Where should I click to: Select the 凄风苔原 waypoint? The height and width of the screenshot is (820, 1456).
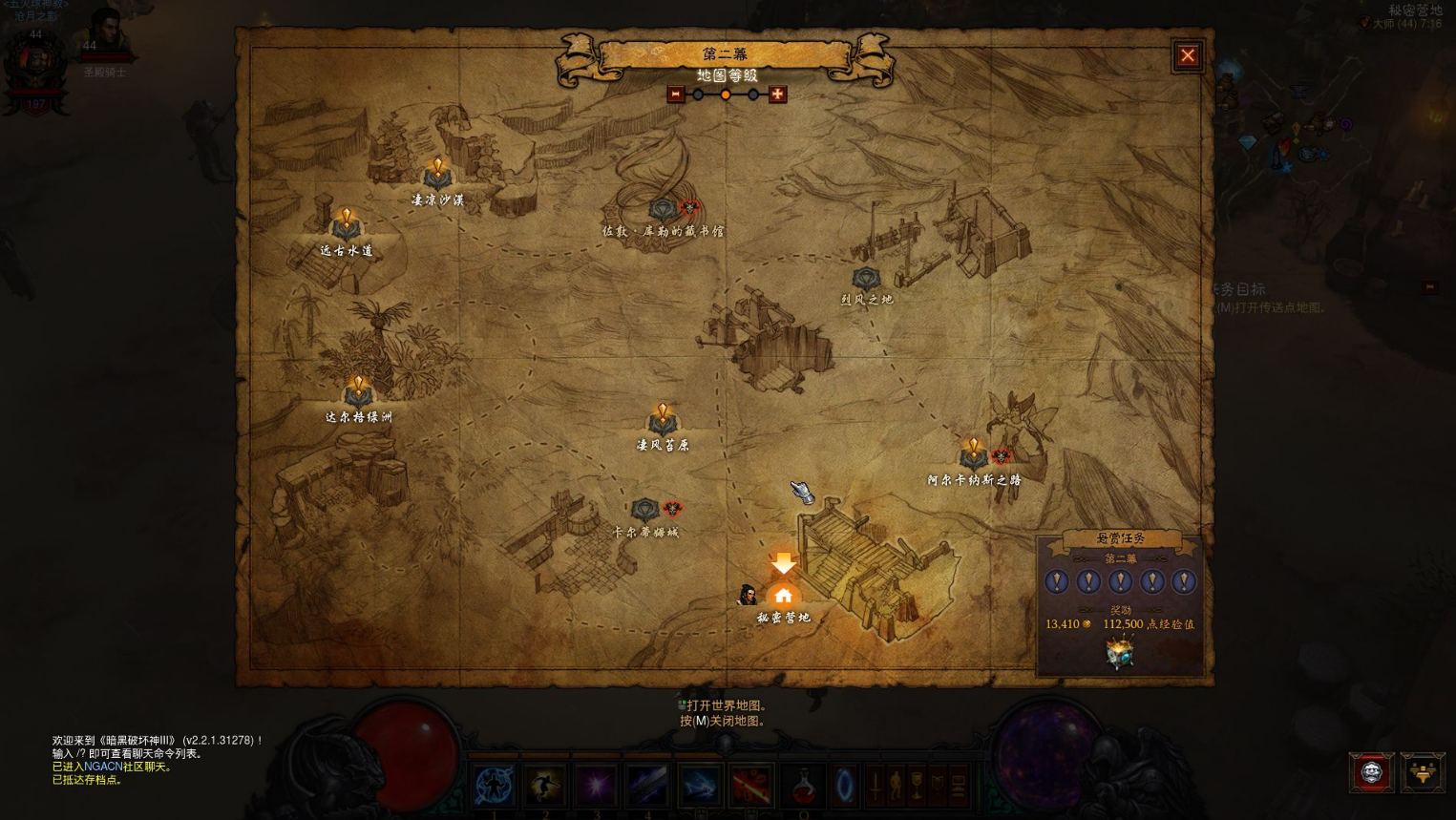click(x=663, y=420)
